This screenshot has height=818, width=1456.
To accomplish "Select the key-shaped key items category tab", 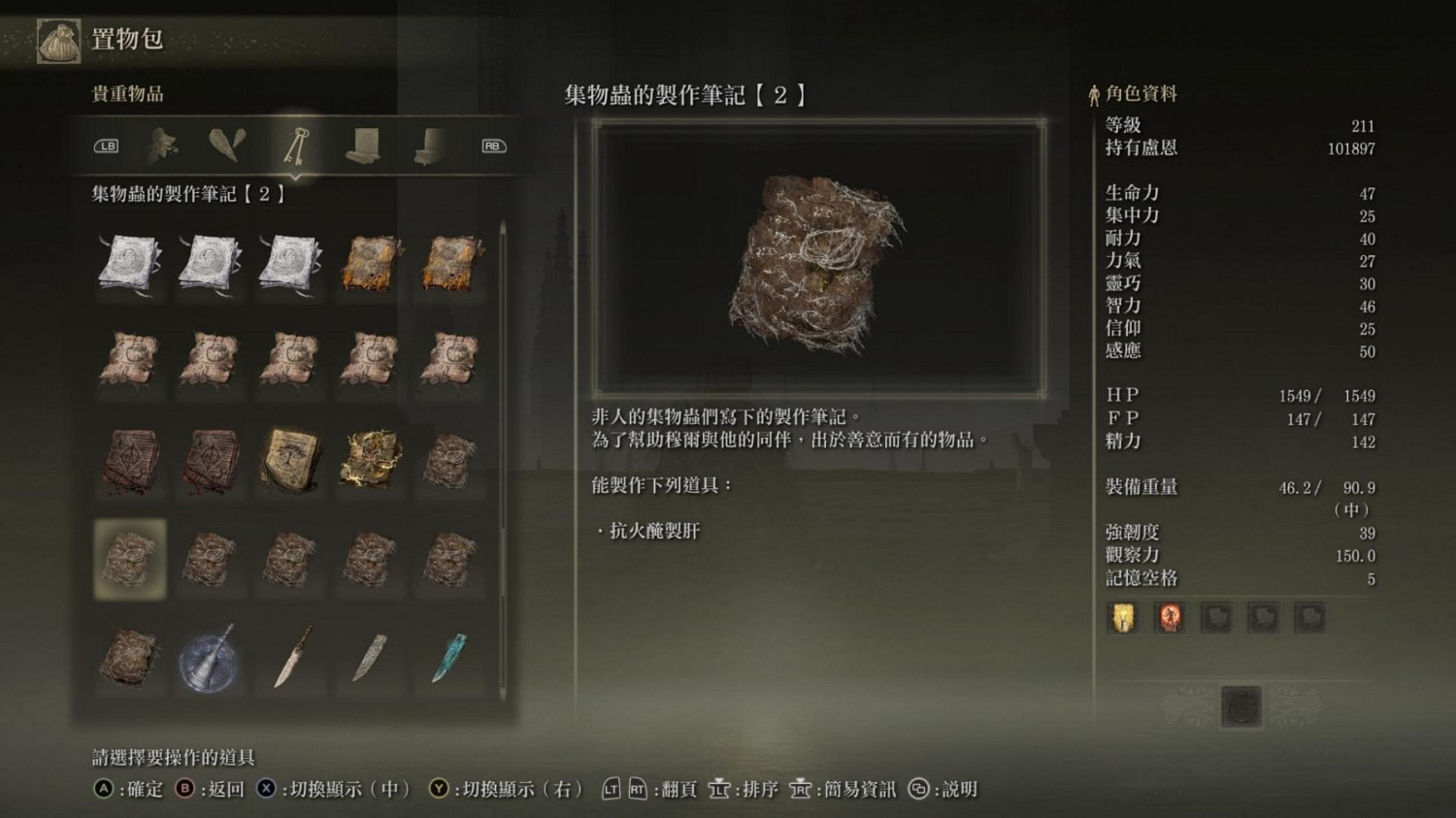I will click(299, 147).
